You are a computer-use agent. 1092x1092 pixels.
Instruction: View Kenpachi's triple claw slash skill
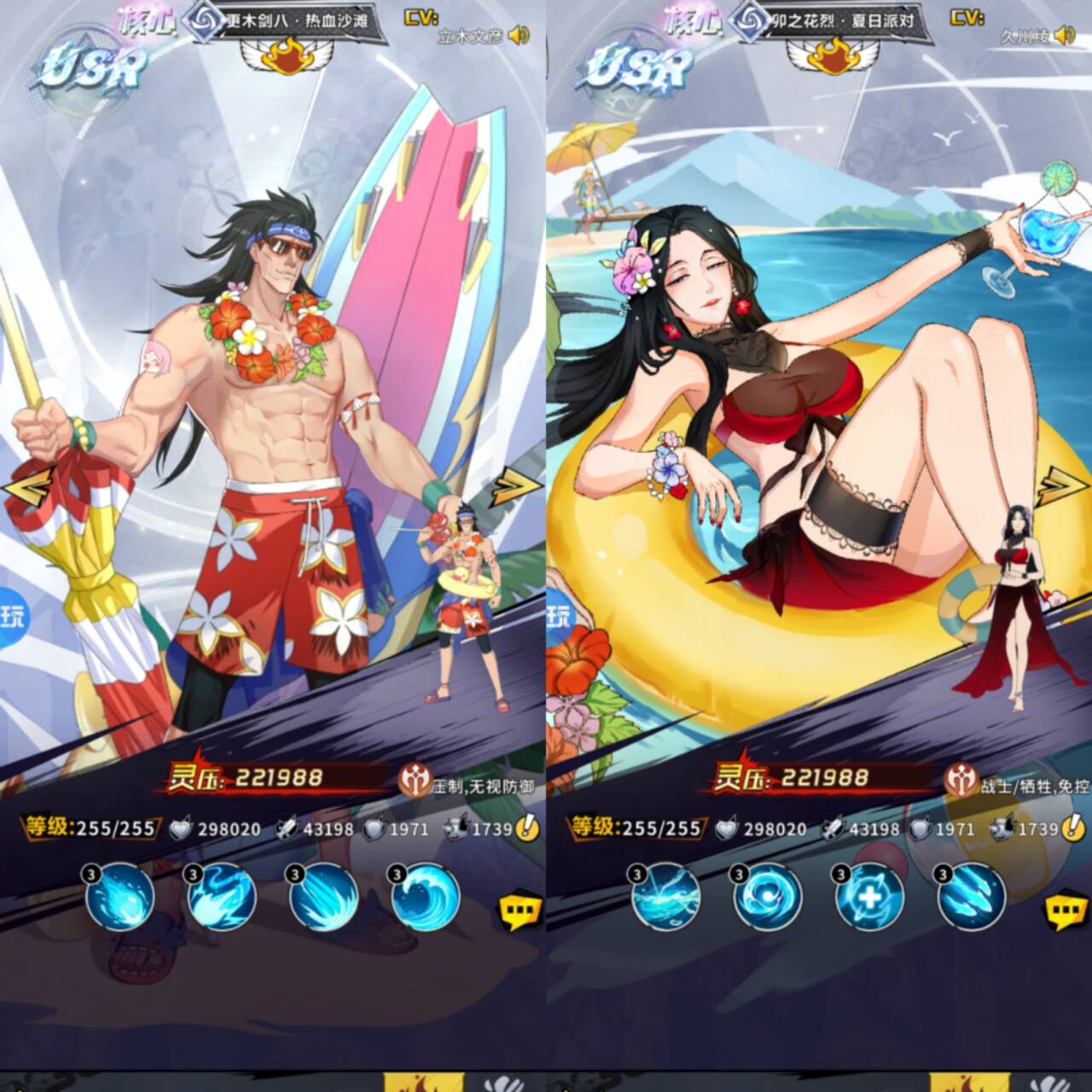323,897
